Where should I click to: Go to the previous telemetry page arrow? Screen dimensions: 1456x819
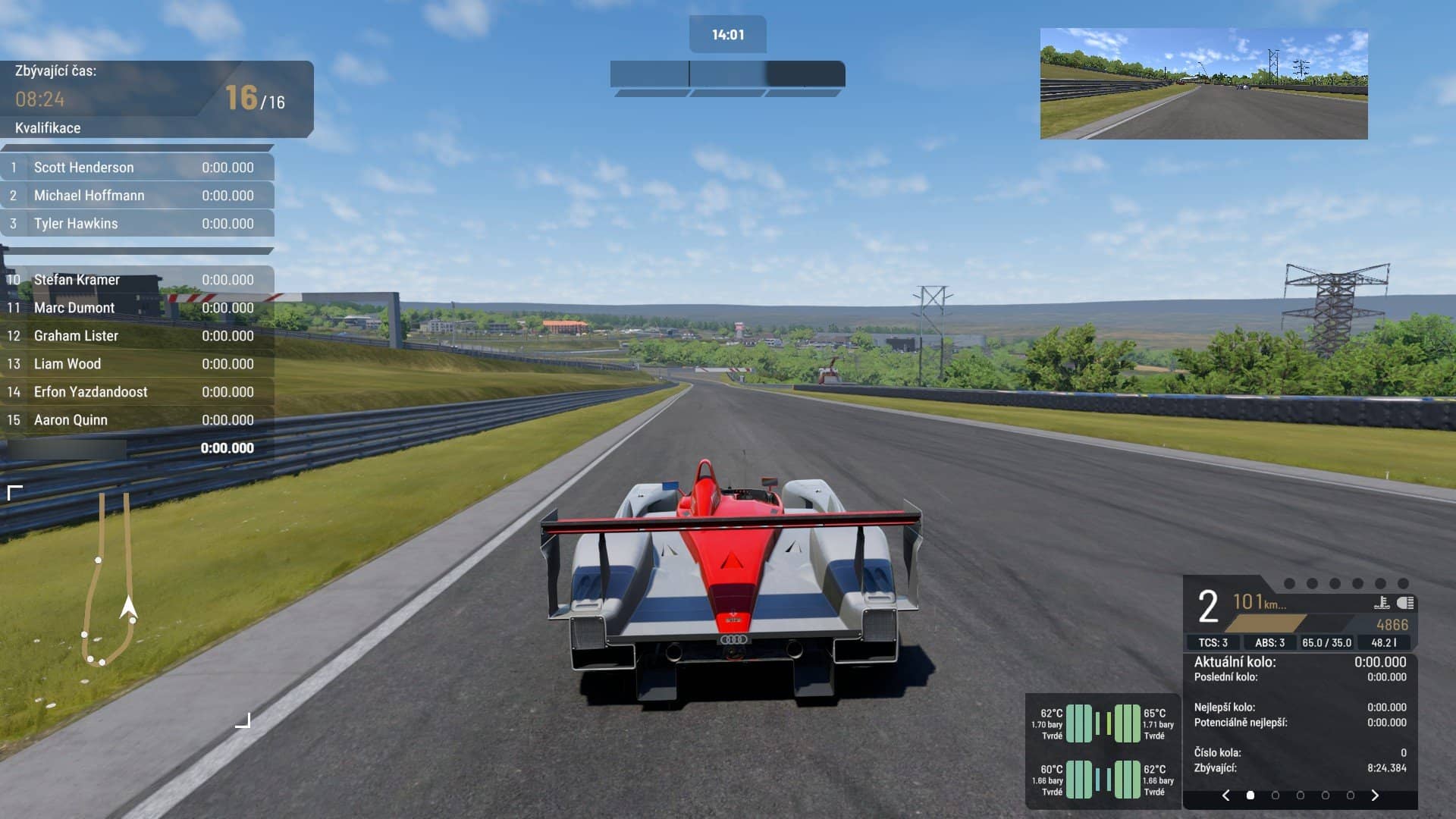[x=1225, y=795]
